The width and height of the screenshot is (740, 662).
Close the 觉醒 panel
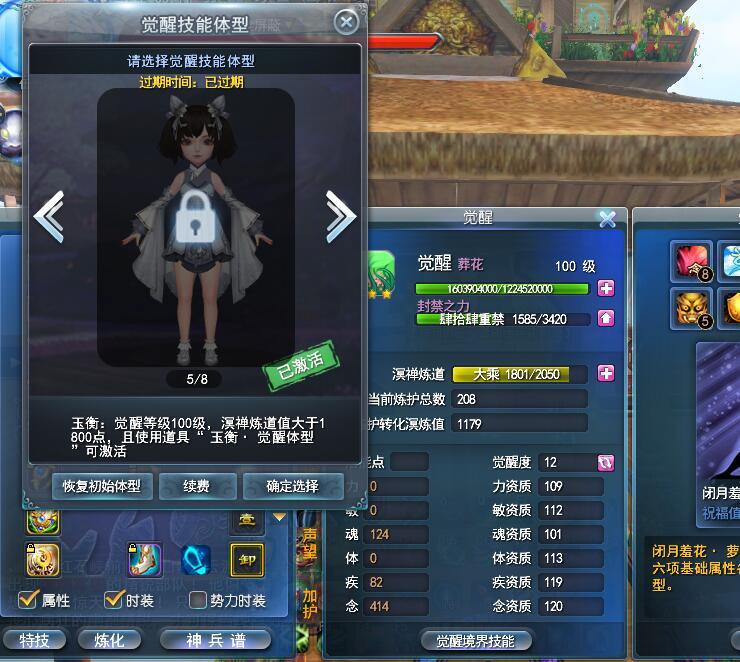pos(607,218)
